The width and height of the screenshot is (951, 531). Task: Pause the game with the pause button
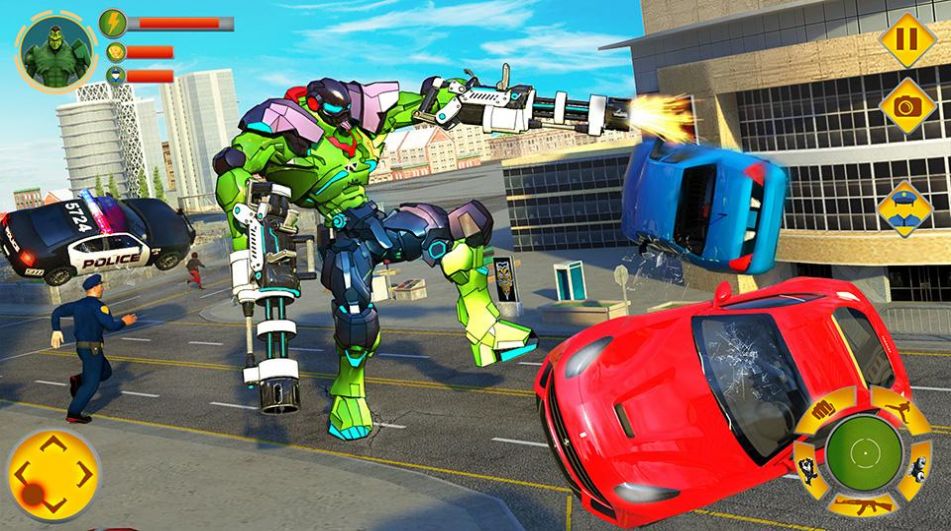[x=907, y=41]
